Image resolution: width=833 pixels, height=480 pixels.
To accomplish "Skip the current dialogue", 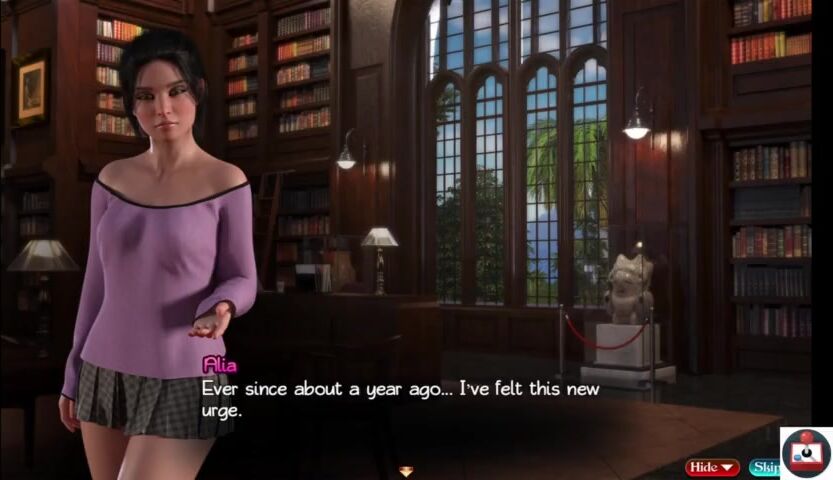I will [764, 467].
